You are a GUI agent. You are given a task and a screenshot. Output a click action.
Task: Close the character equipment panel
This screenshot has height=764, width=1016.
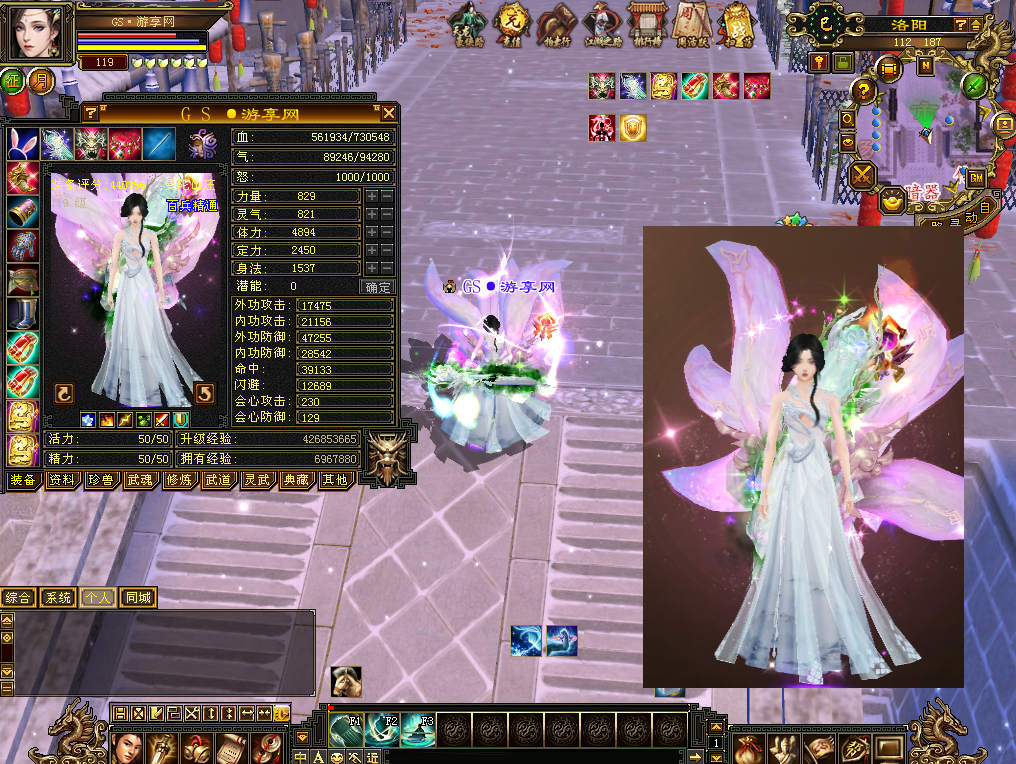click(x=389, y=113)
